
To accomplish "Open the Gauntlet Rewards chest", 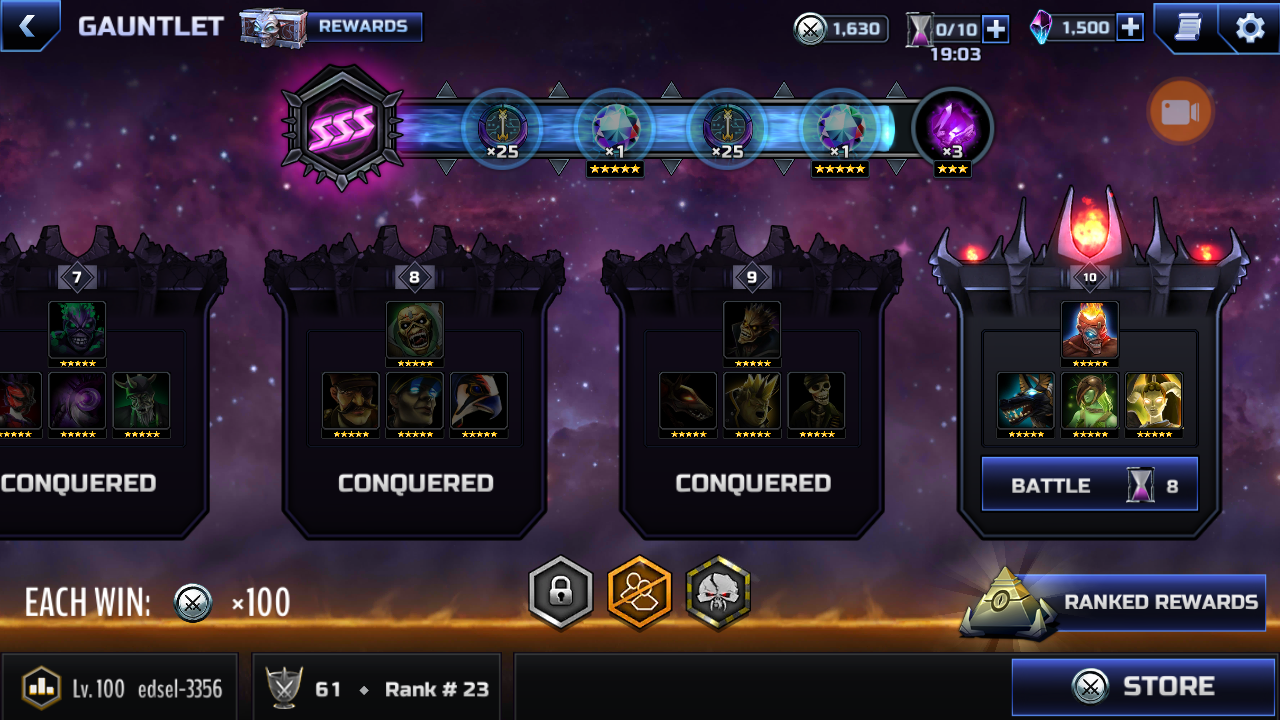I will point(332,27).
